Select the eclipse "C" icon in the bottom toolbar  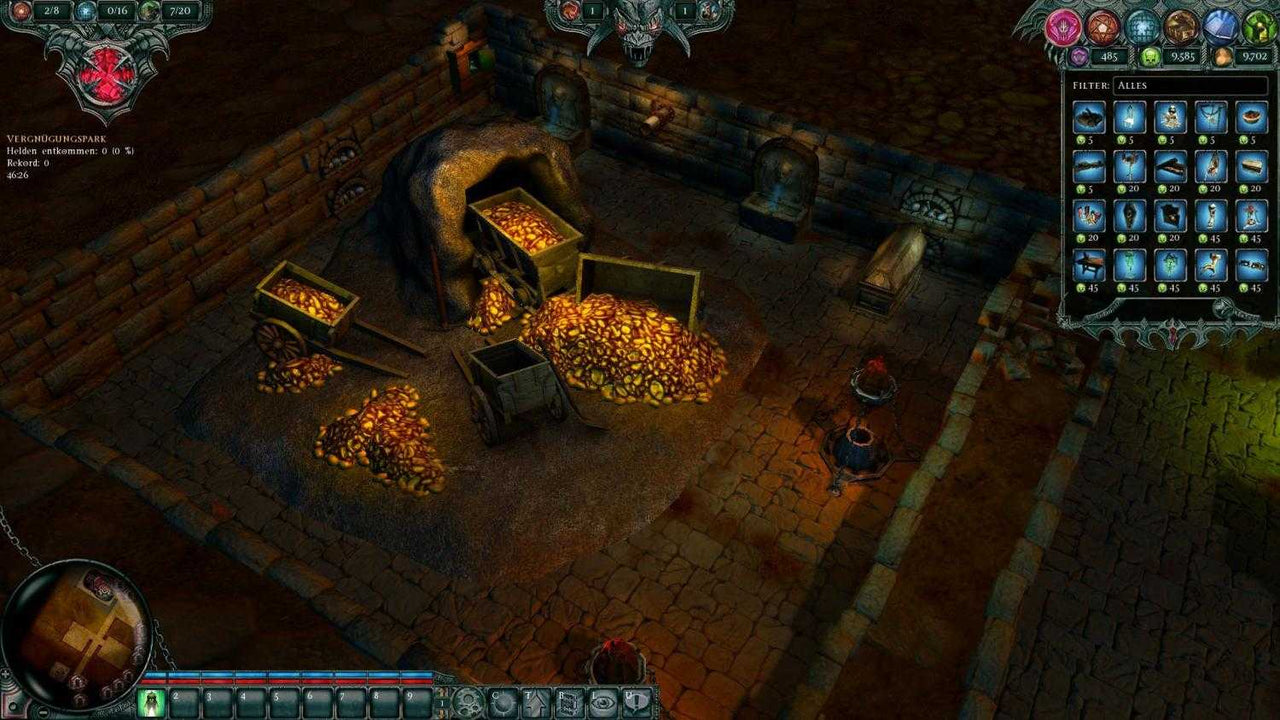502,701
